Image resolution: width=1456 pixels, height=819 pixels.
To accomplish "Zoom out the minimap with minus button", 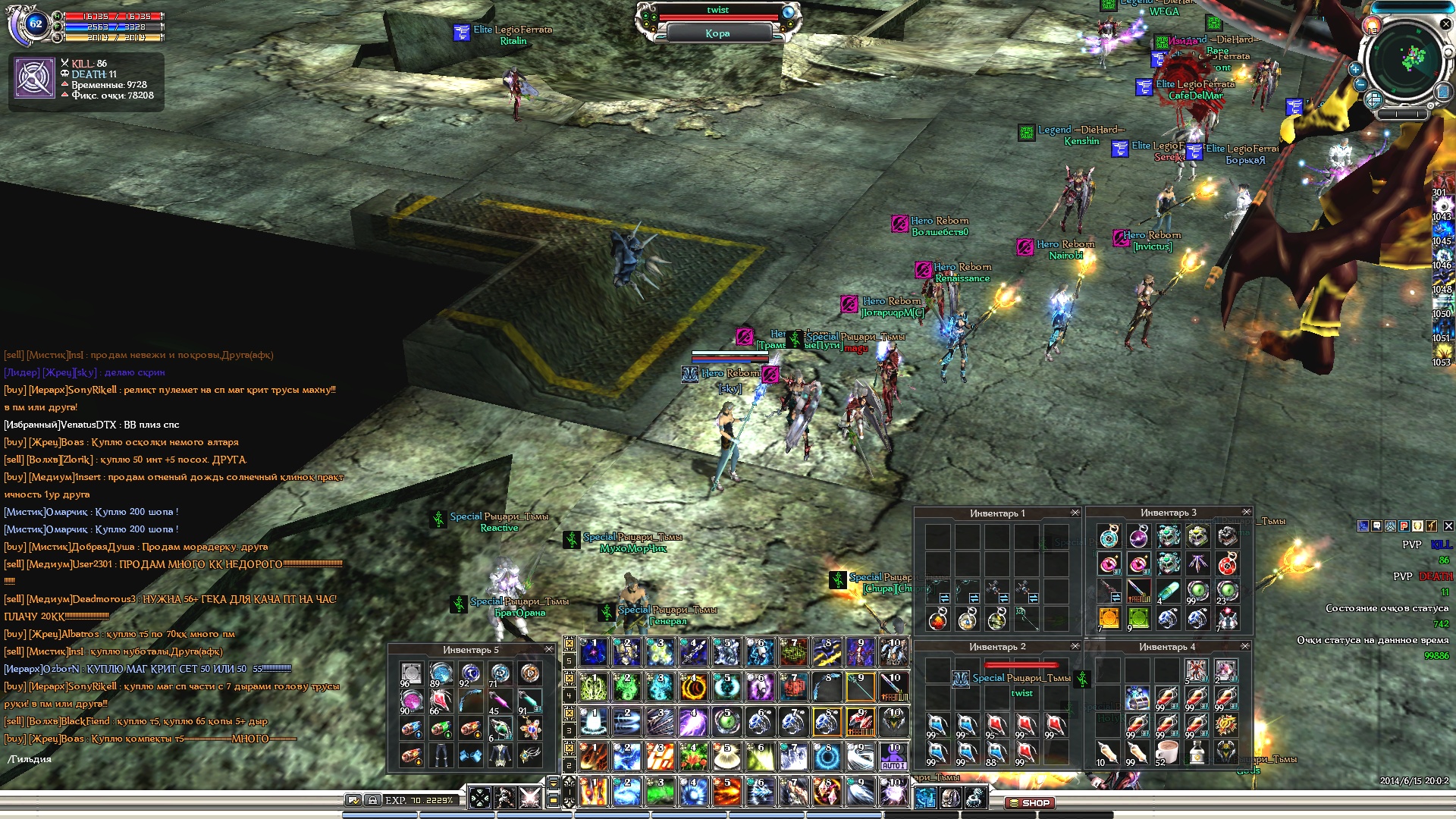I will tap(1361, 85).
